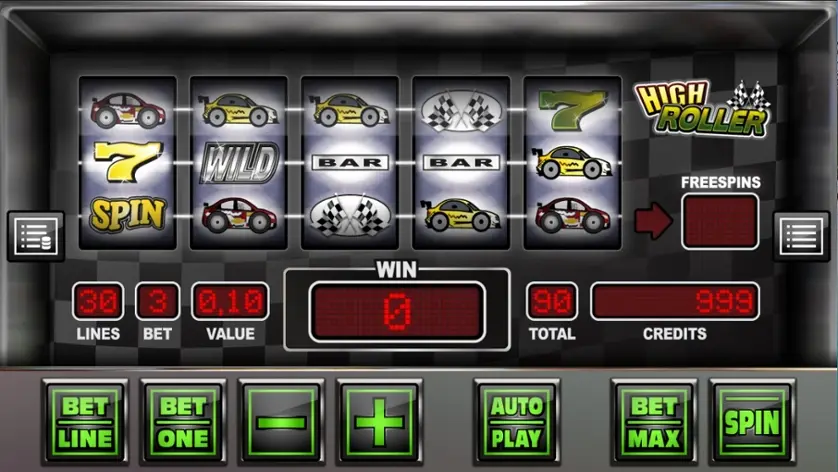Open the paytable coins icon on left

[36, 235]
